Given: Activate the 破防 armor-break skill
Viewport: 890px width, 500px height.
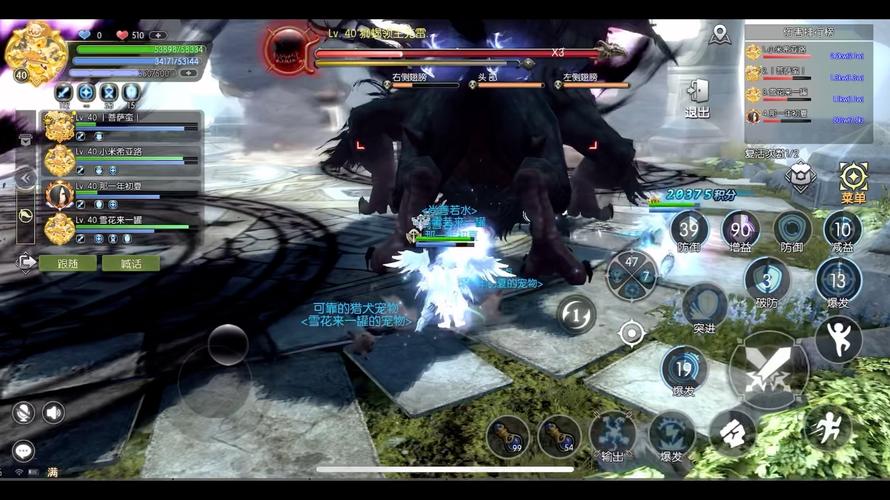Looking at the screenshot, I should pos(767,283).
